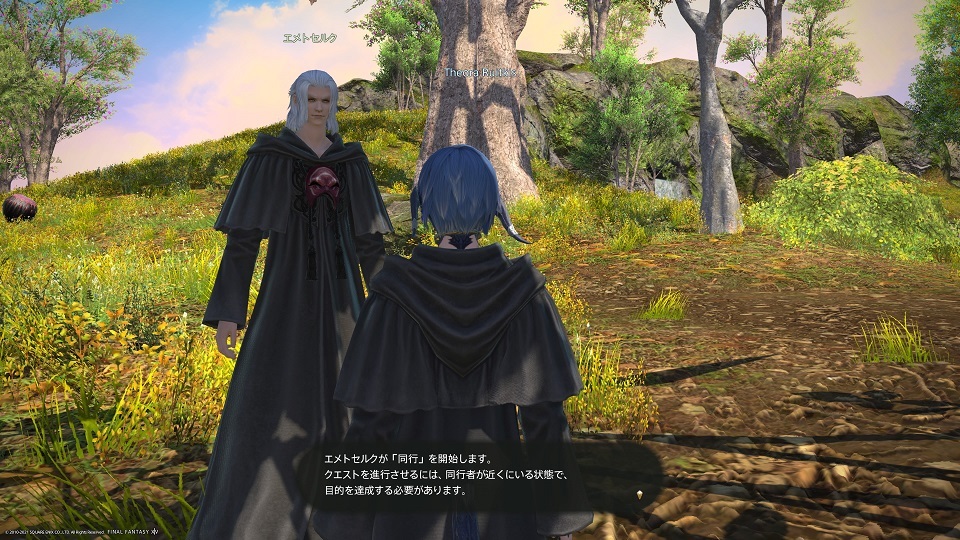
Task: Click the small crystal continue indicator
Action: tap(637, 495)
